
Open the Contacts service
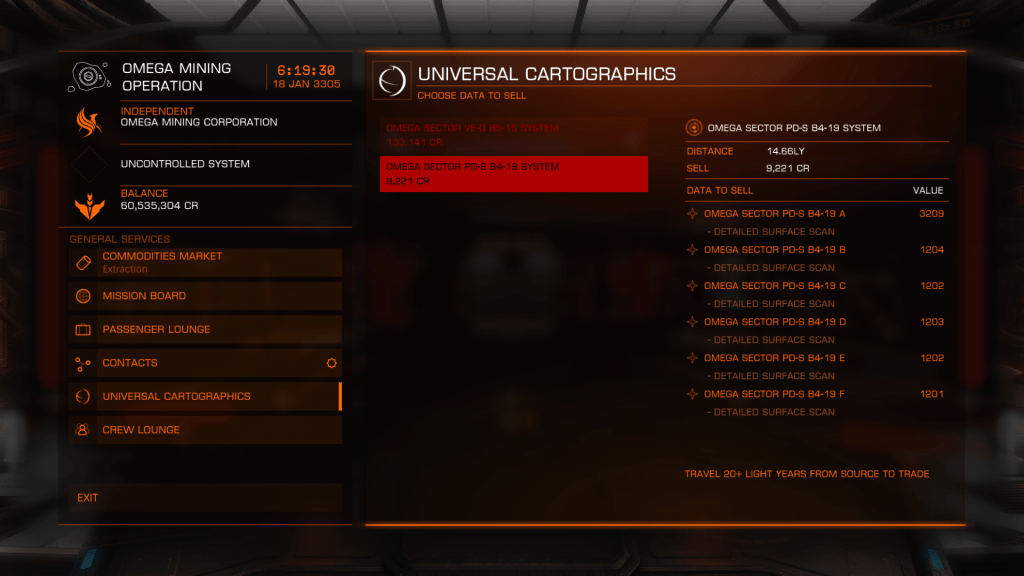click(205, 363)
